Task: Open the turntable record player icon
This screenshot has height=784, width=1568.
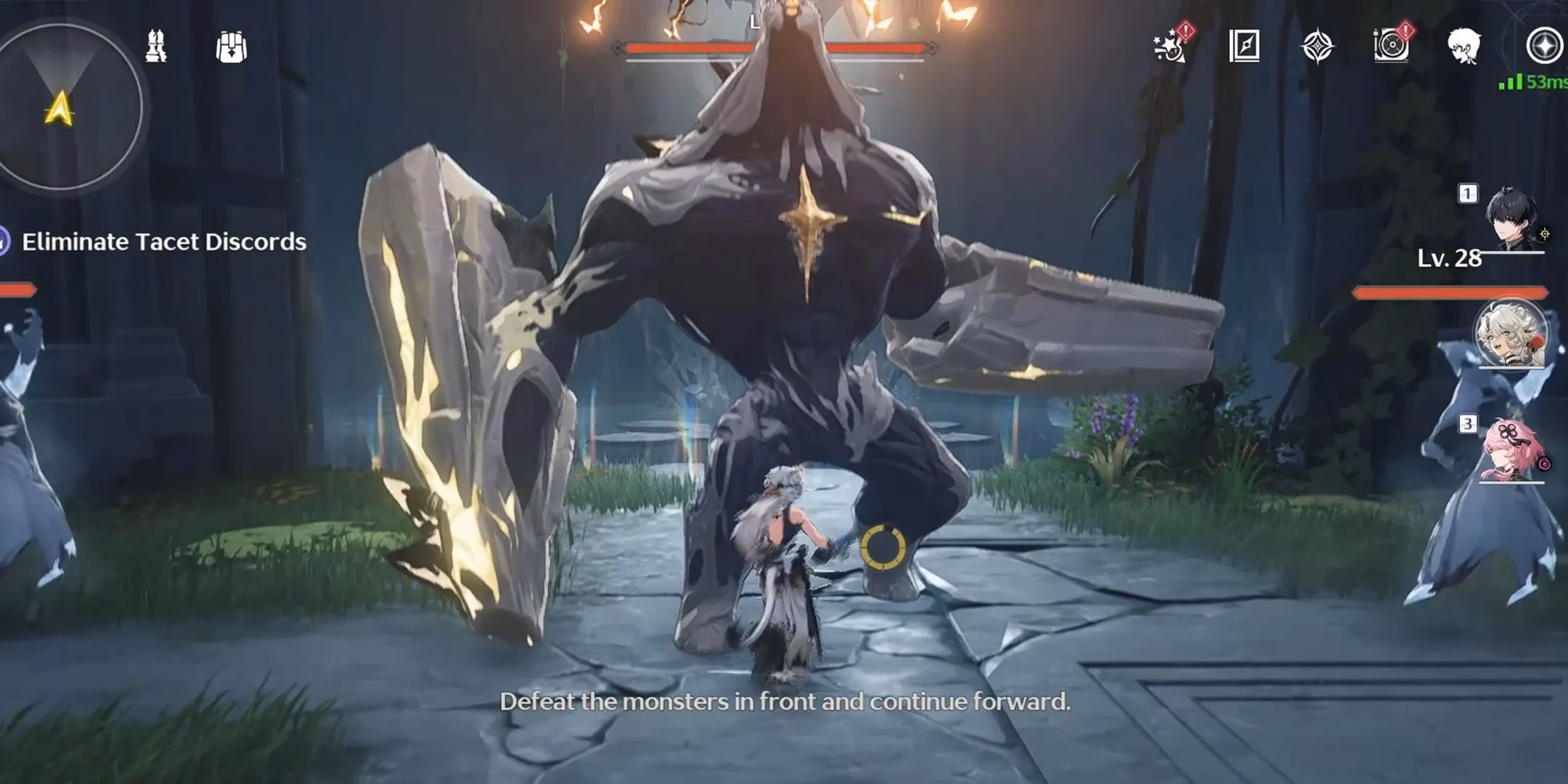Action: click(1391, 46)
